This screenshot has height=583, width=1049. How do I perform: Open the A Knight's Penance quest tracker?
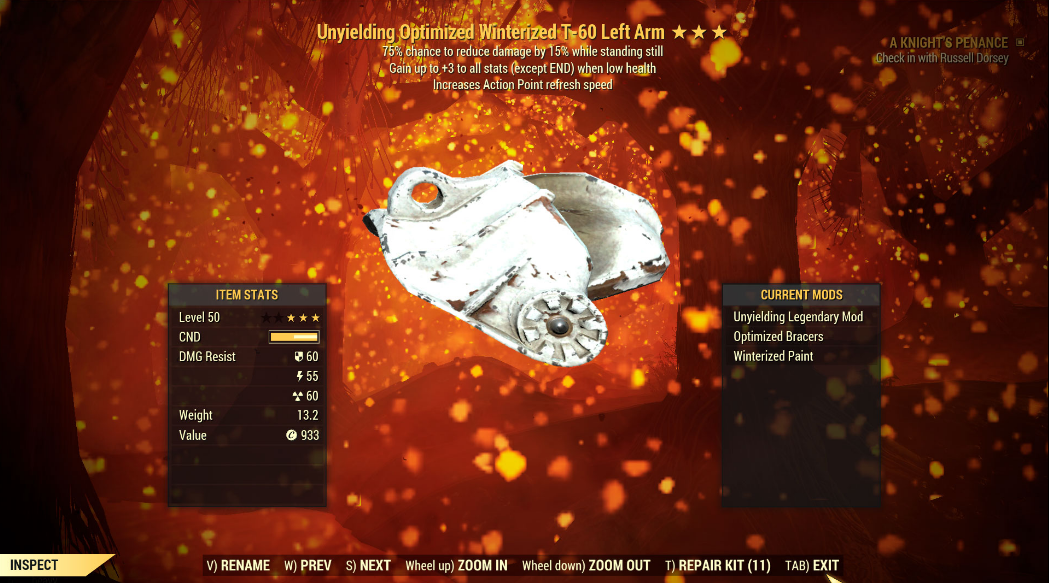(x=949, y=43)
